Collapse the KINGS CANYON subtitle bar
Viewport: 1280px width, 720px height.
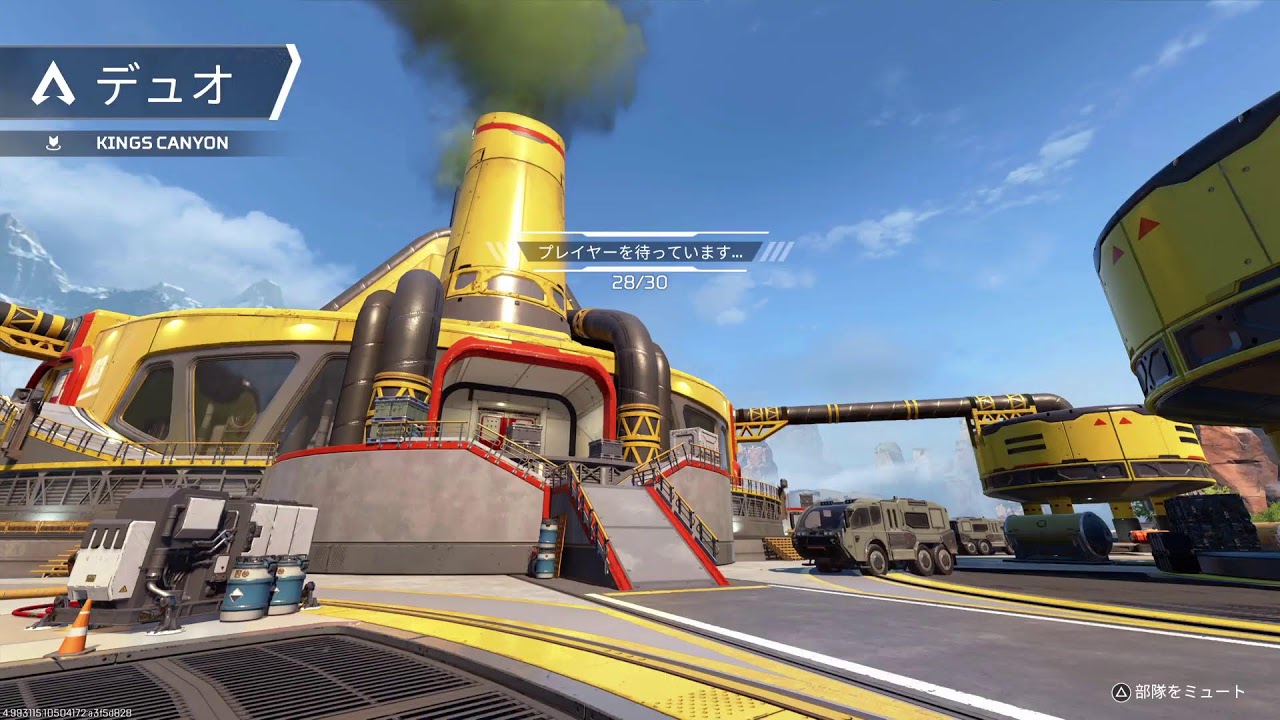point(160,140)
